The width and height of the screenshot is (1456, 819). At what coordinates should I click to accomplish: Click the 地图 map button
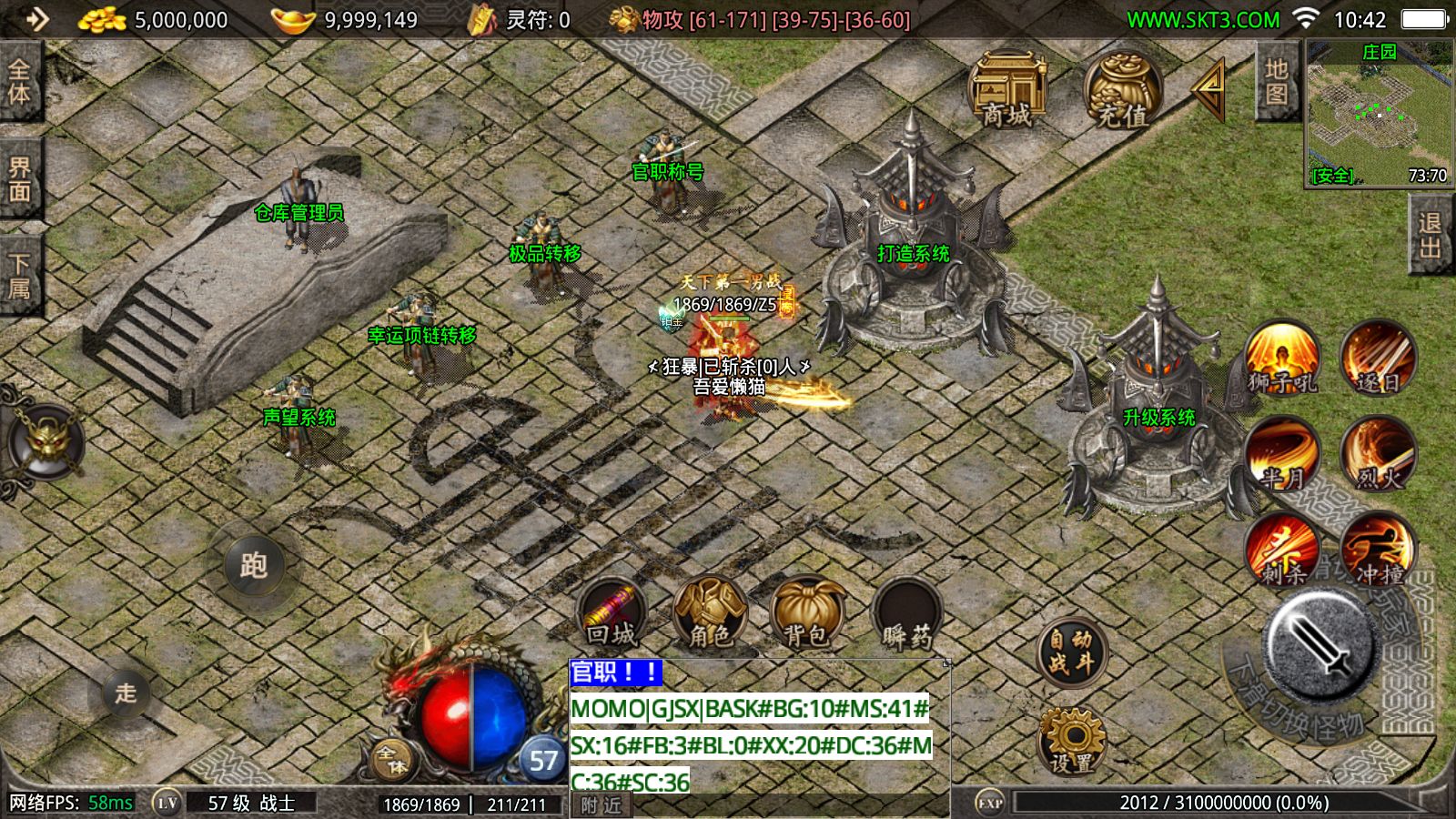[x=1276, y=82]
